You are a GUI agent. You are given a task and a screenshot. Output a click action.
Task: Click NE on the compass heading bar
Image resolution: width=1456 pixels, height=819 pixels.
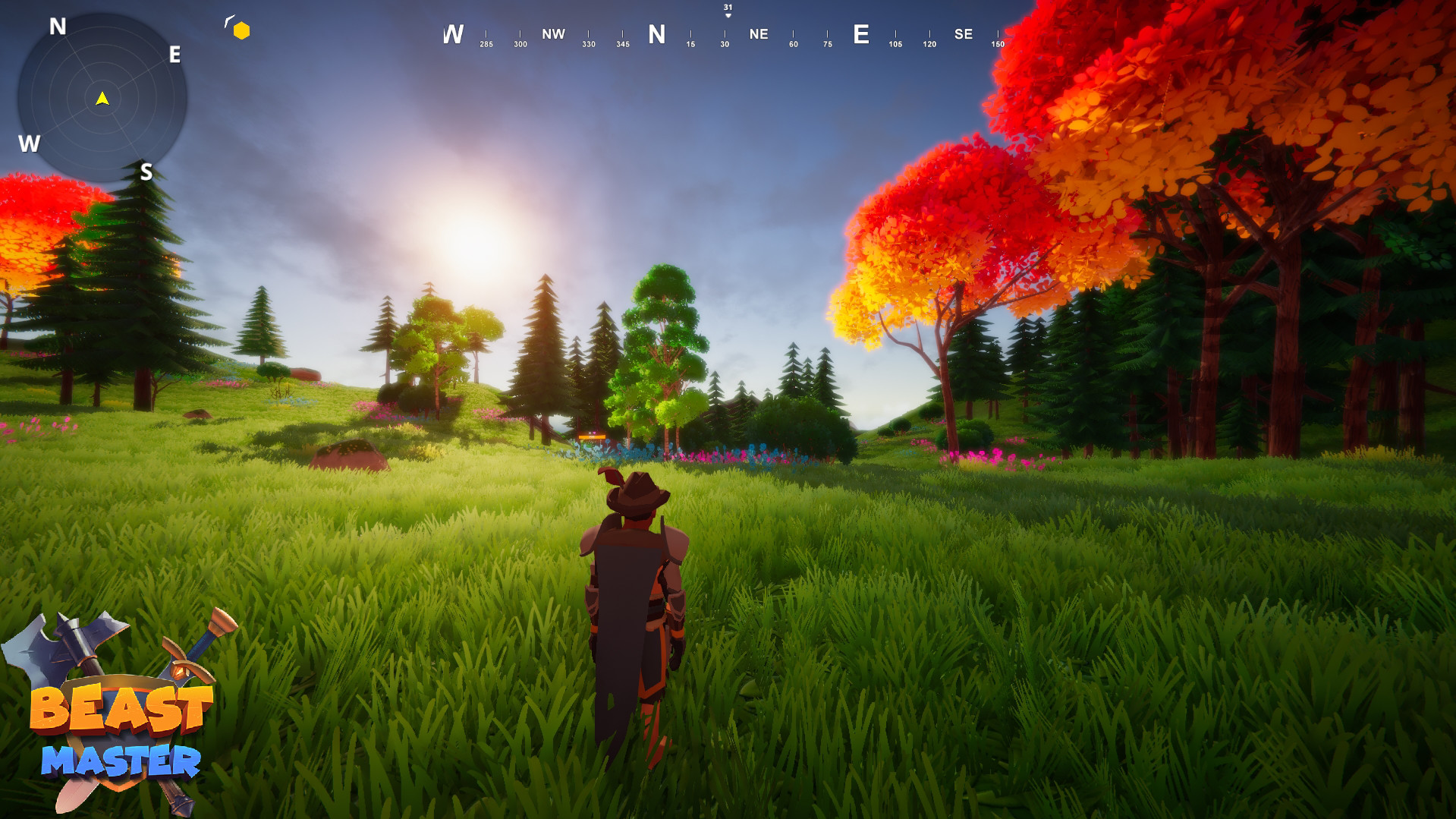coord(759,33)
